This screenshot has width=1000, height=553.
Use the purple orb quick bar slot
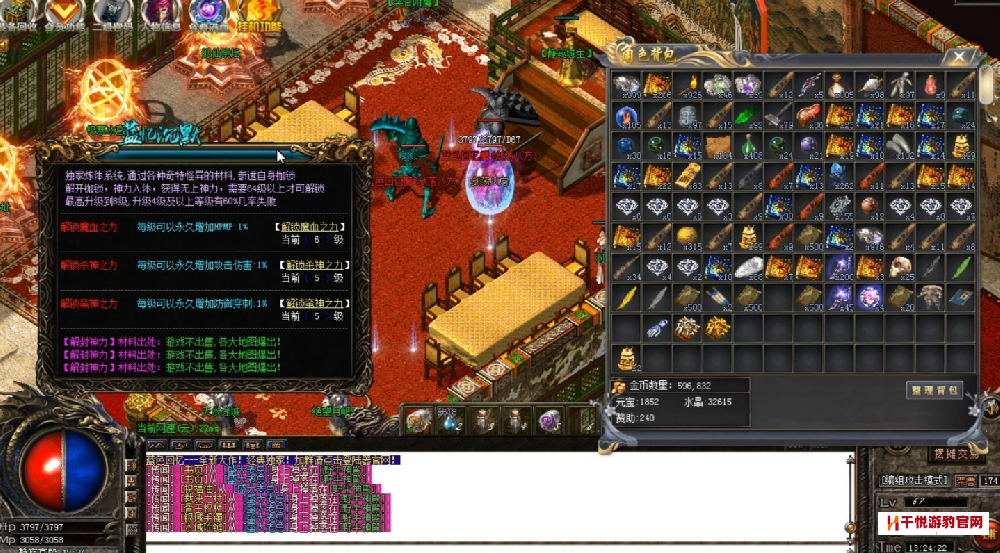point(549,421)
